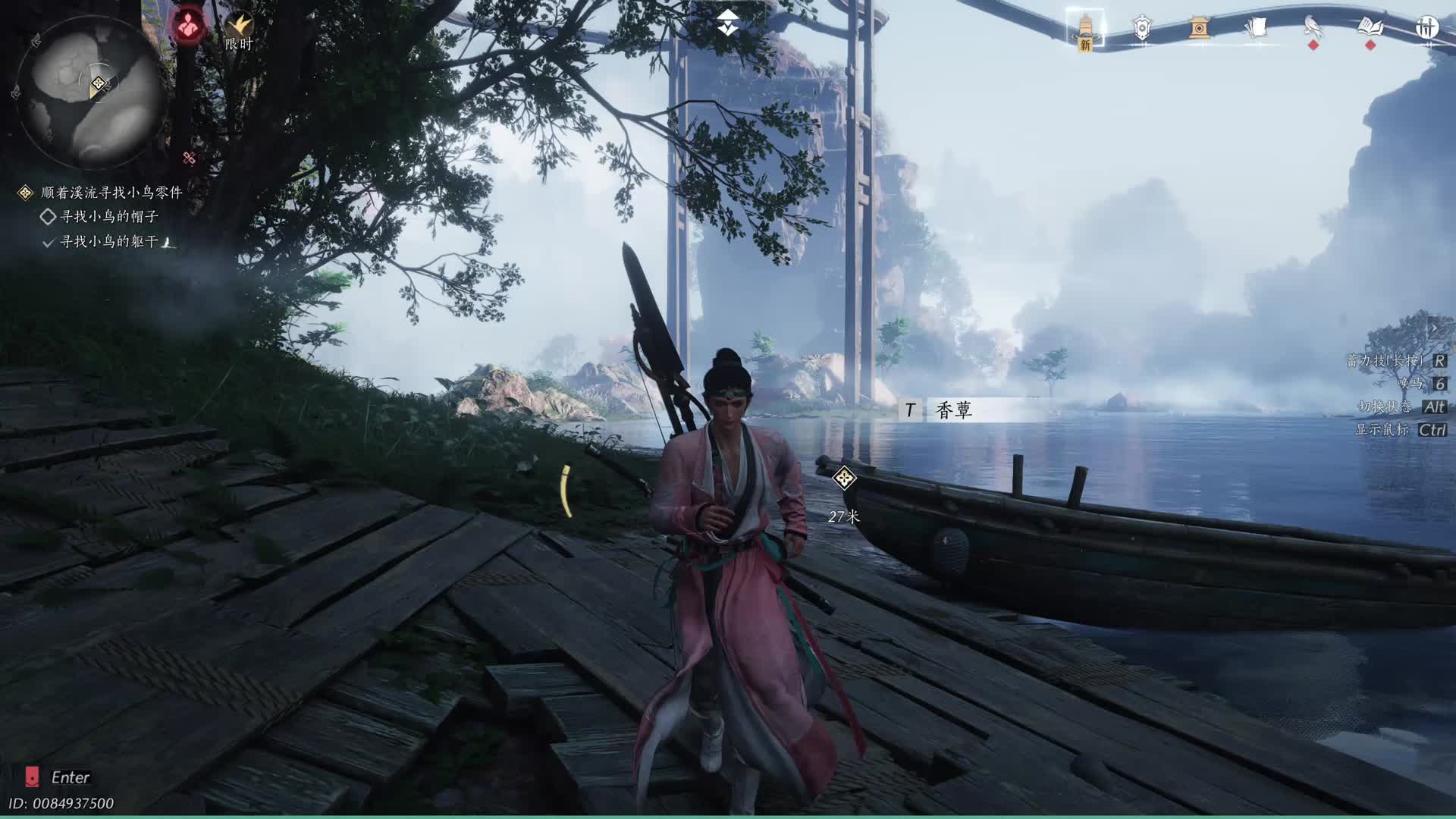The width and height of the screenshot is (1456, 819).
Task: Click the top-center expand arrow marker
Action: tap(728, 24)
